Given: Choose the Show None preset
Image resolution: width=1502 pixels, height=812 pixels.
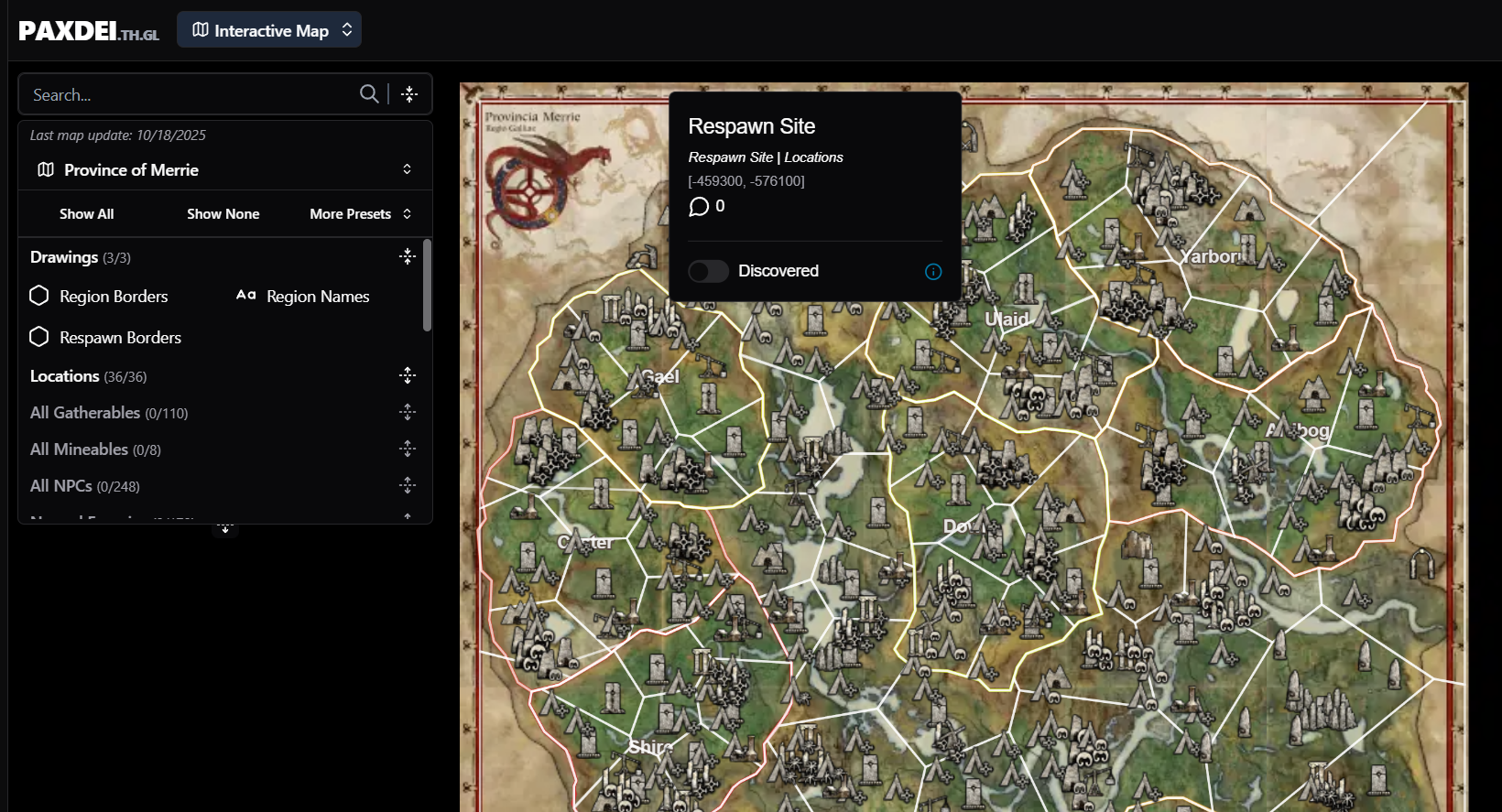Looking at the screenshot, I should click(223, 214).
